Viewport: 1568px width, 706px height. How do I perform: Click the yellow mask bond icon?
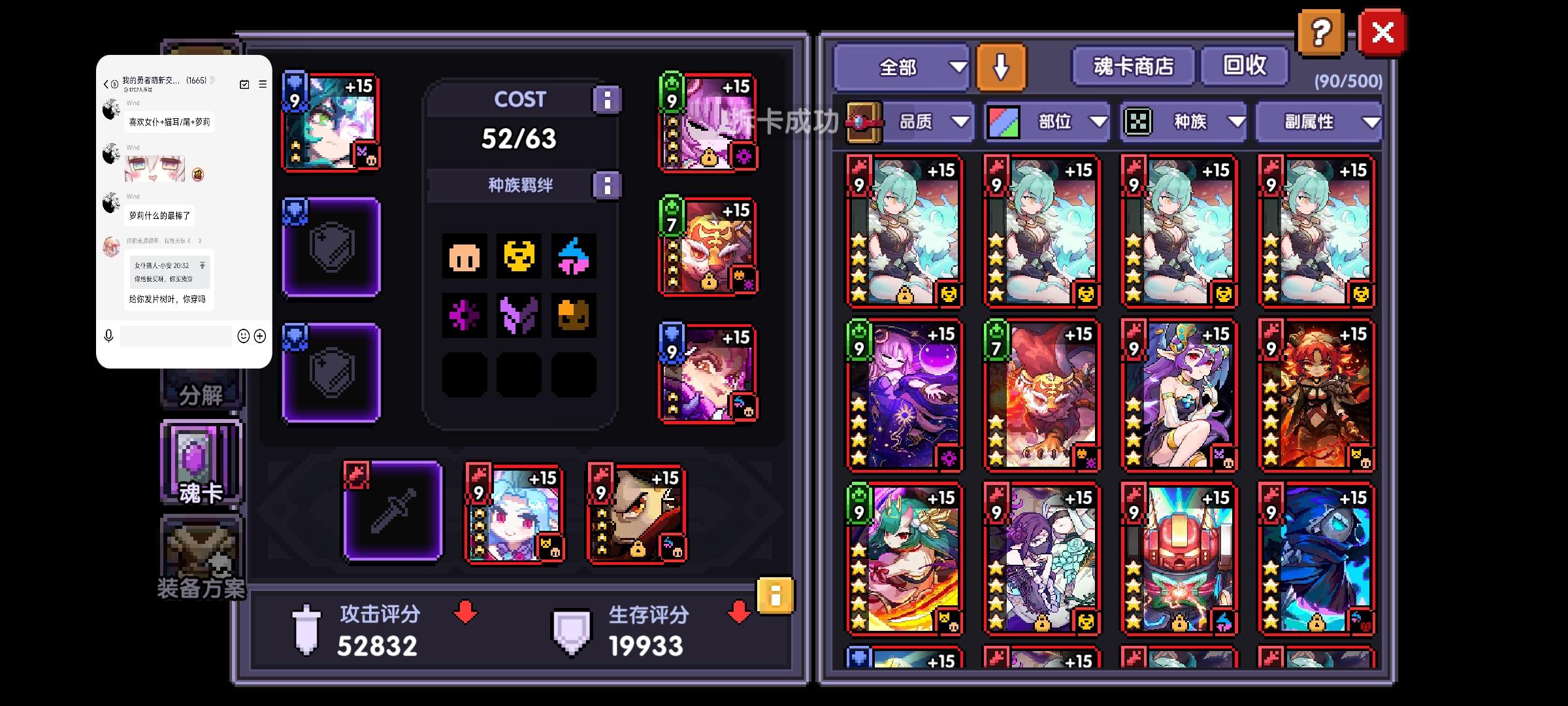[x=519, y=257]
